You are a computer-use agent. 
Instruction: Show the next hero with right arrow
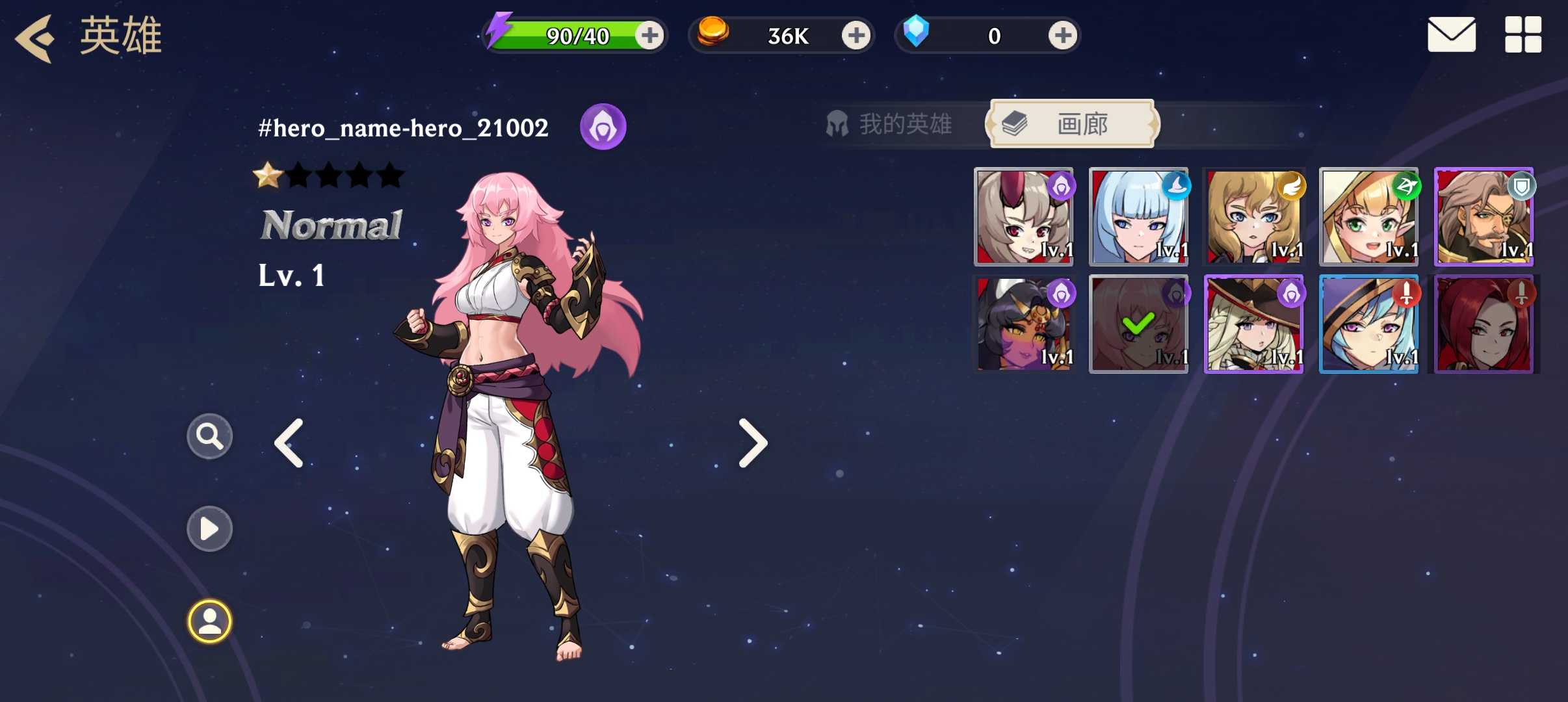tap(753, 443)
